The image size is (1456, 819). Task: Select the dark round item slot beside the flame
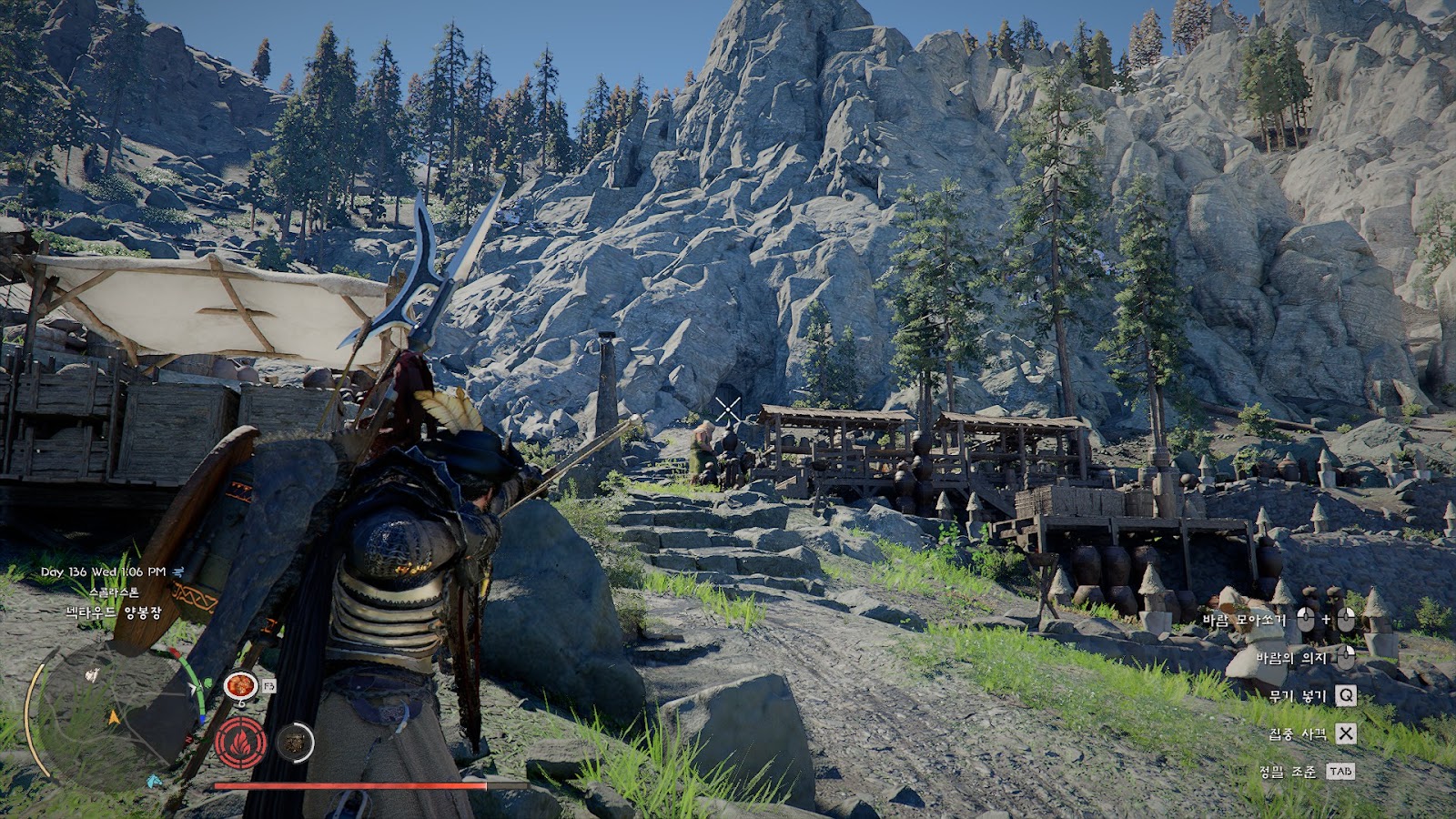click(294, 743)
